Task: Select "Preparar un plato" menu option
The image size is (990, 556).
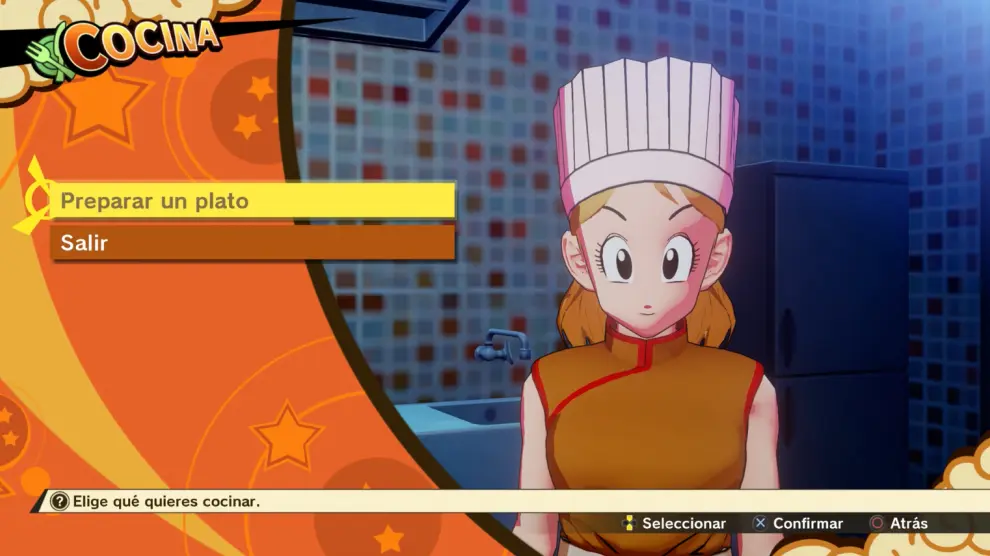Action: [x=252, y=201]
